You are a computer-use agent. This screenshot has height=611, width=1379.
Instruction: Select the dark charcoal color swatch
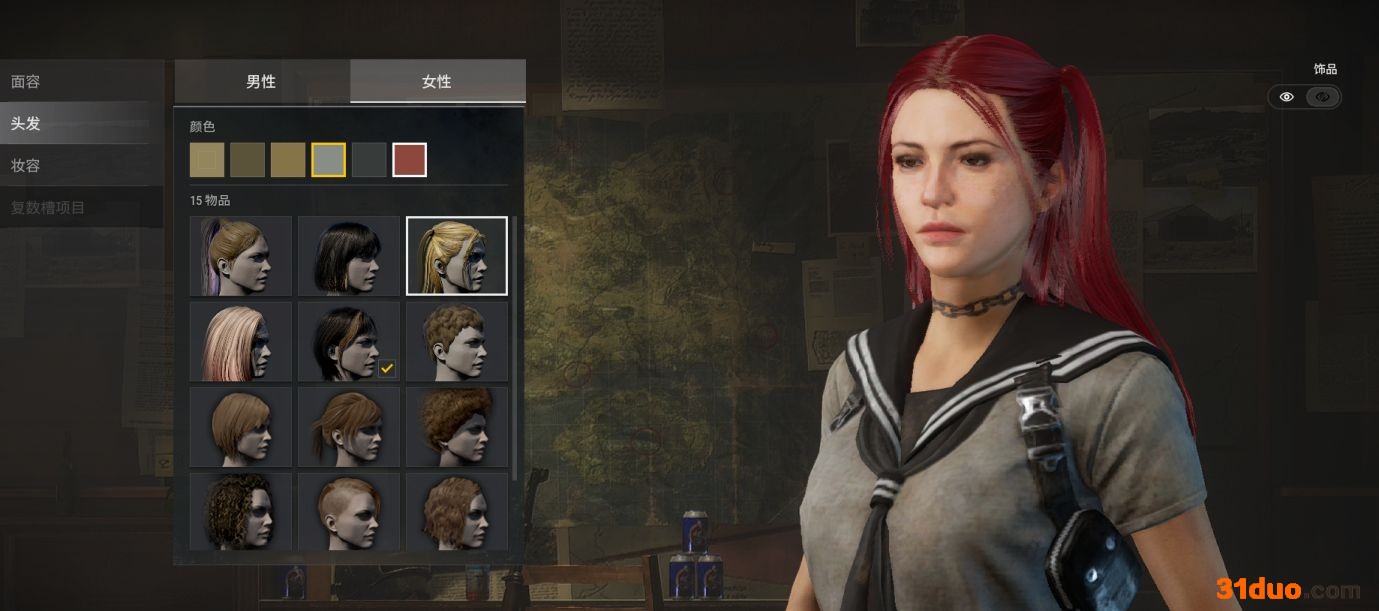[369, 160]
